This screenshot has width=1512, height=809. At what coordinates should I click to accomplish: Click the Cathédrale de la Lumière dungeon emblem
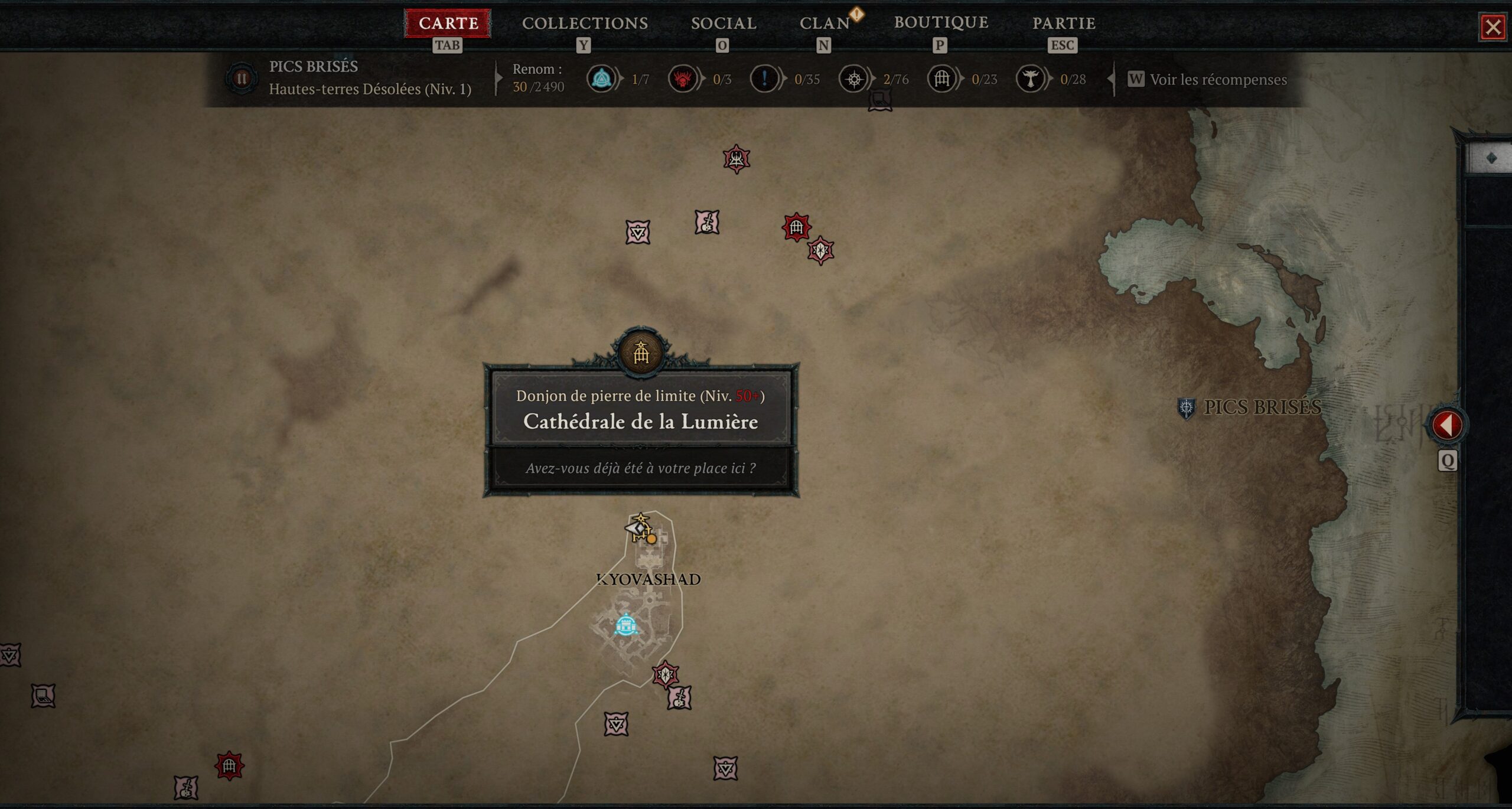(x=641, y=353)
